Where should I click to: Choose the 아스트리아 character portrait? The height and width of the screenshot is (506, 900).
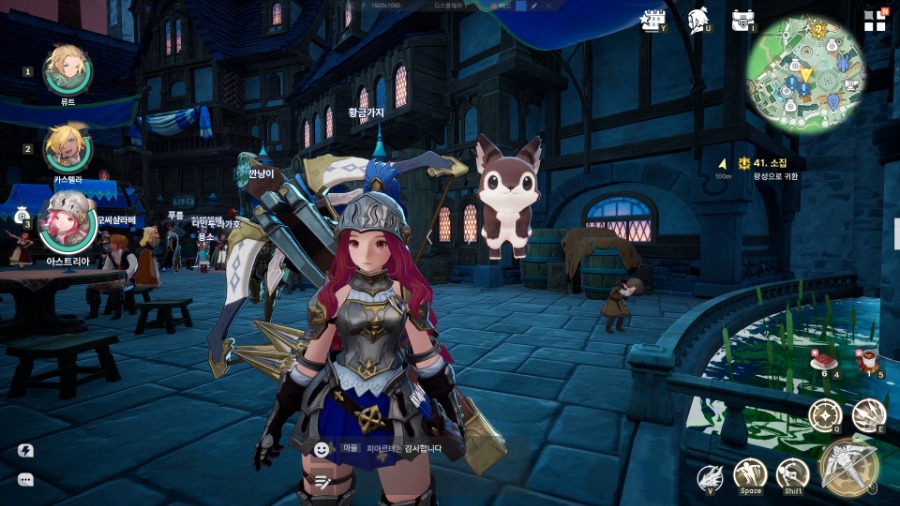pos(67,223)
